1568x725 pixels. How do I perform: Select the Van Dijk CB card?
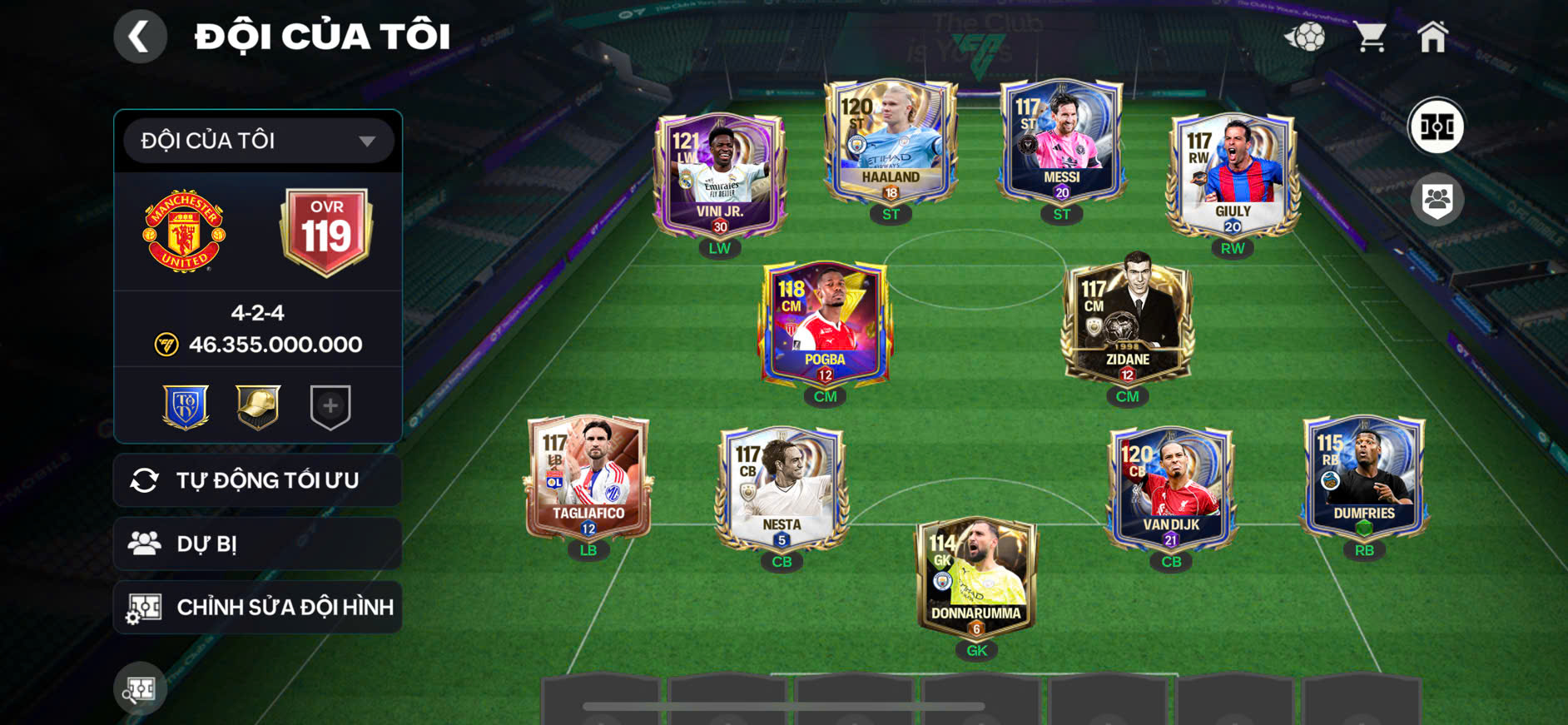(x=1171, y=489)
